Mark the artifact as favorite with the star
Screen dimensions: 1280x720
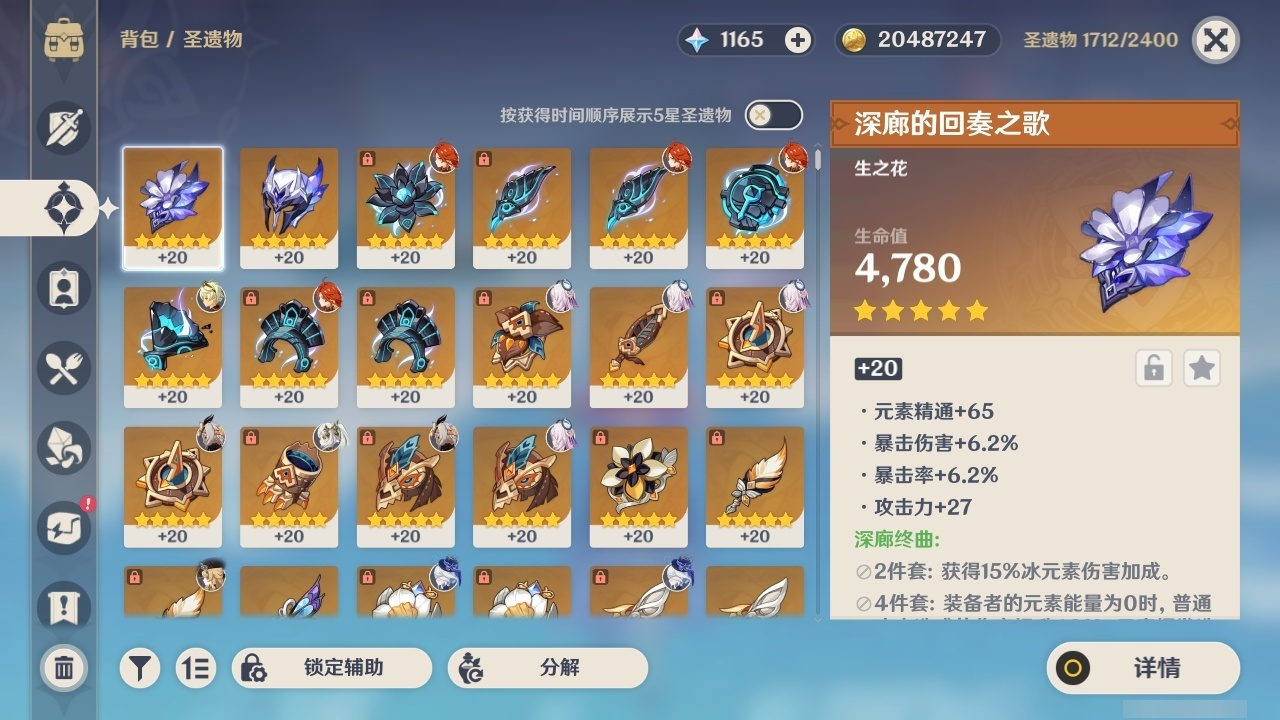(1202, 368)
